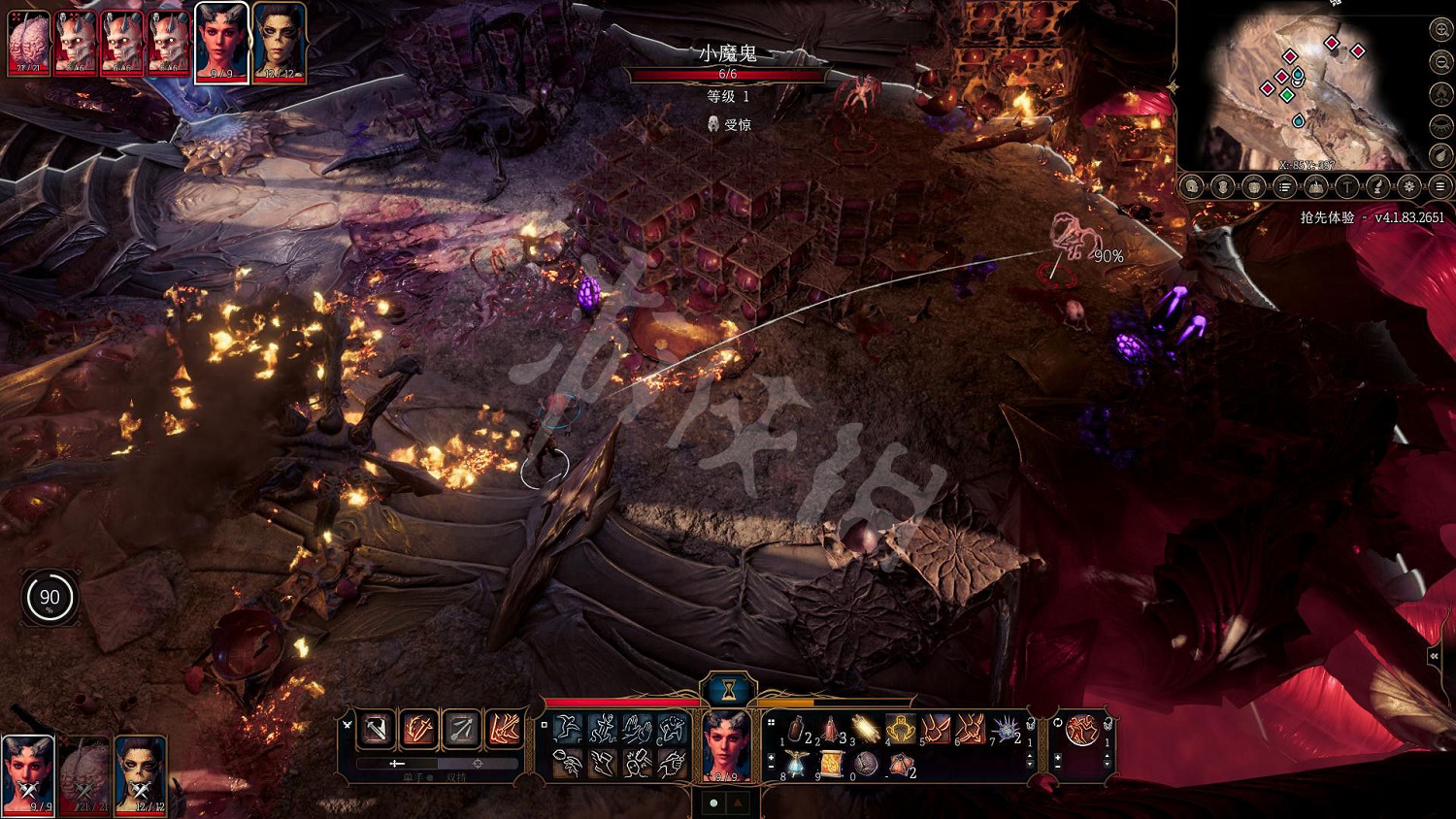Screen dimensions: 1456x819
Task: Open the hamburger game menu button
Action: pyautogui.click(x=1440, y=186)
